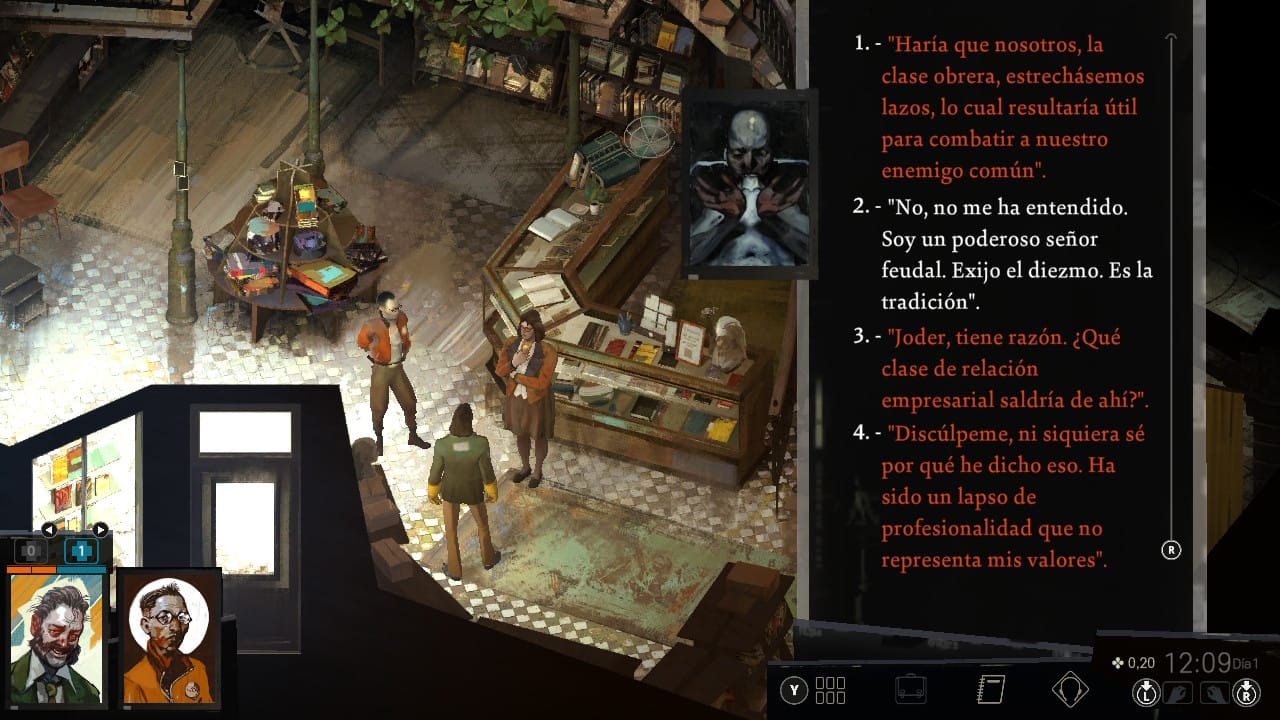Open the briefcase inventory icon
The width and height of the screenshot is (1280, 720).
910,690
